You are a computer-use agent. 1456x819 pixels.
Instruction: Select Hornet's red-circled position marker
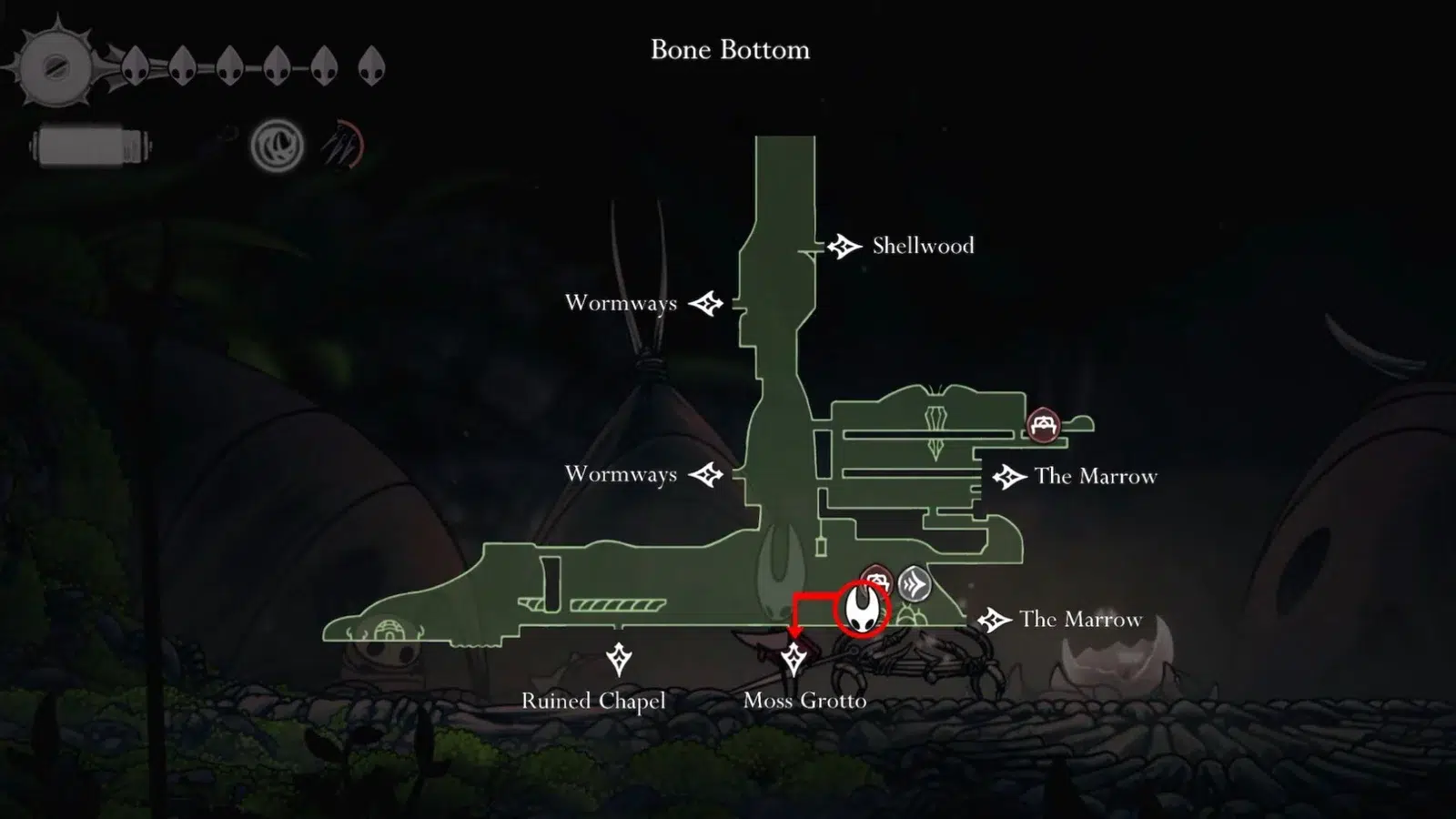coord(861,607)
